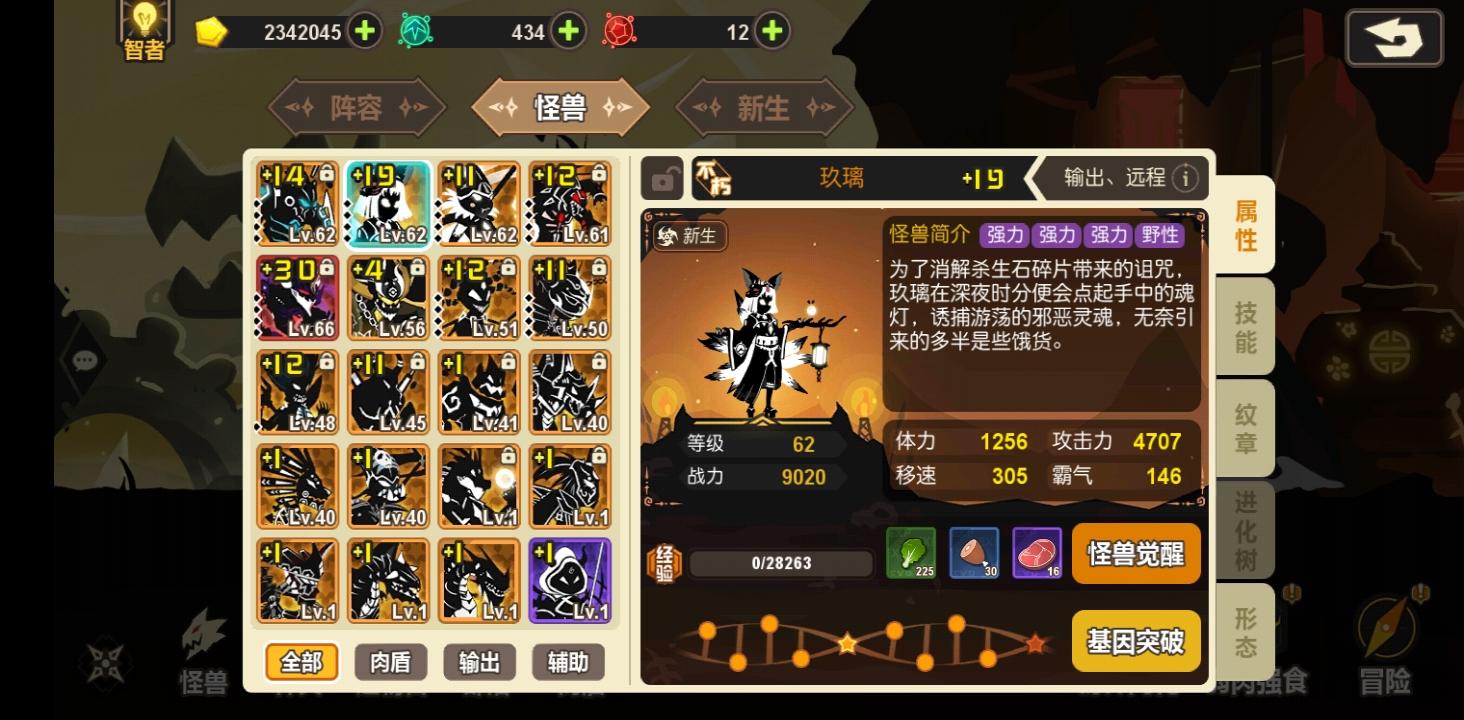Switch to the 阵容 tab

click(x=357, y=107)
